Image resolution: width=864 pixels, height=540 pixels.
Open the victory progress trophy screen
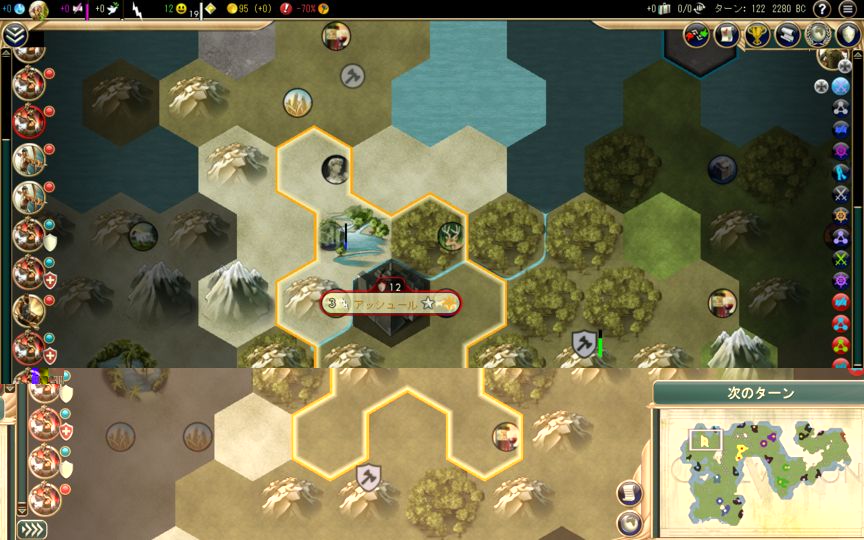[x=757, y=35]
